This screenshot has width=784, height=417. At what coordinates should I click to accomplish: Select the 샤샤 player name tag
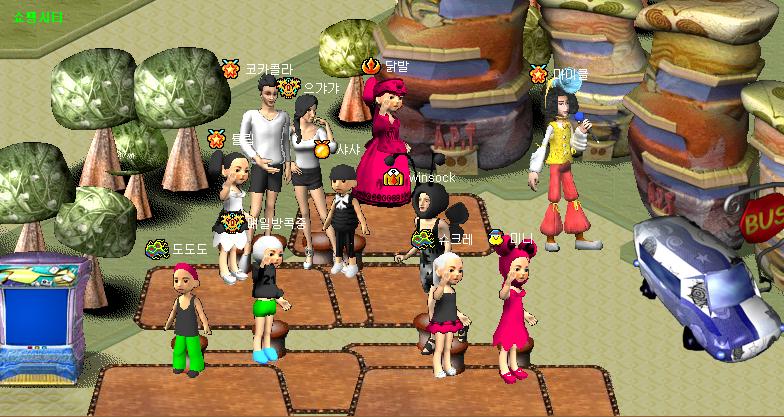pos(347,149)
